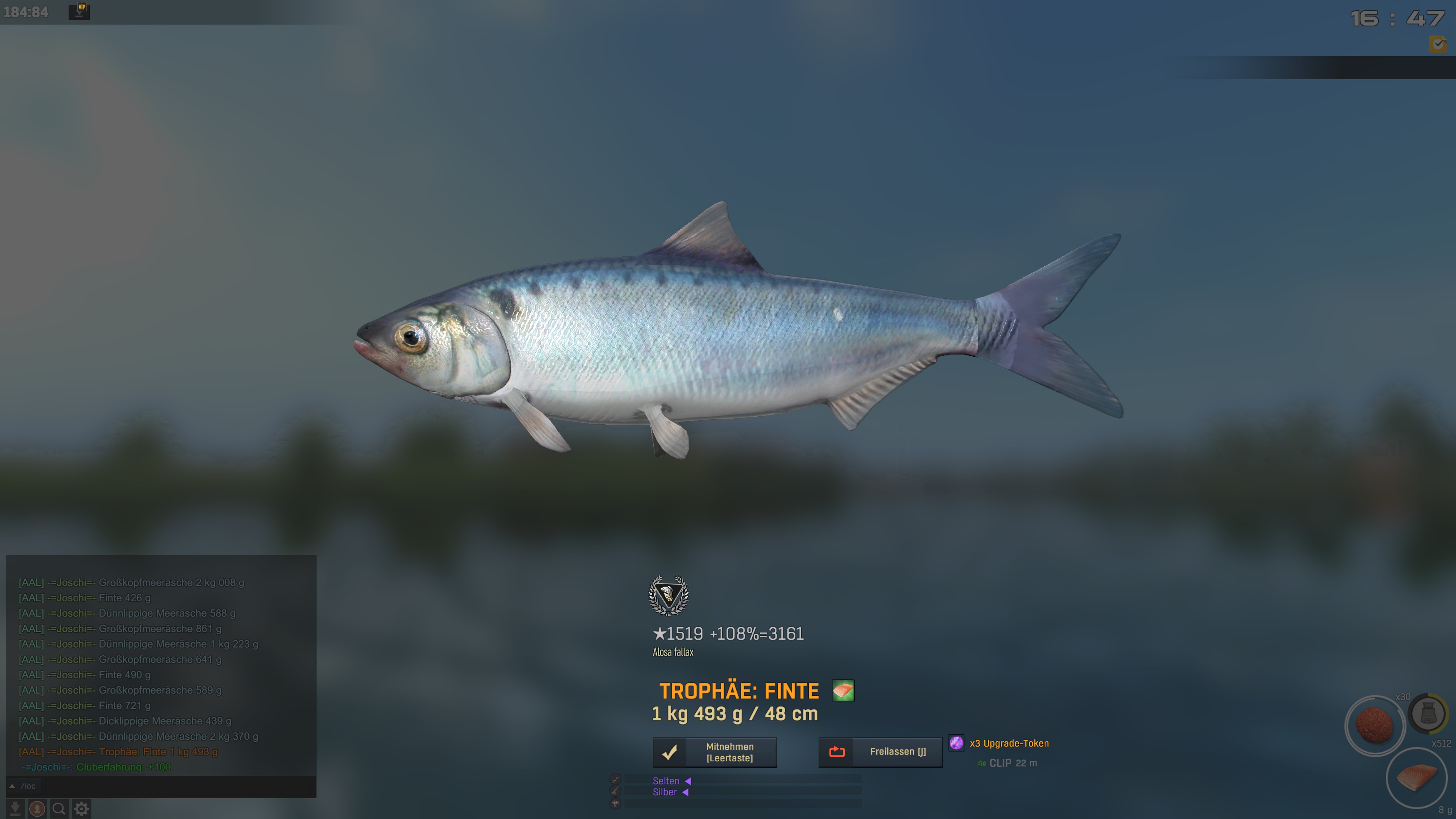Image resolution: width=1456 pixels, height=819 pixels.
Task: Open the chat search magnifier
Action: (59, 809)
